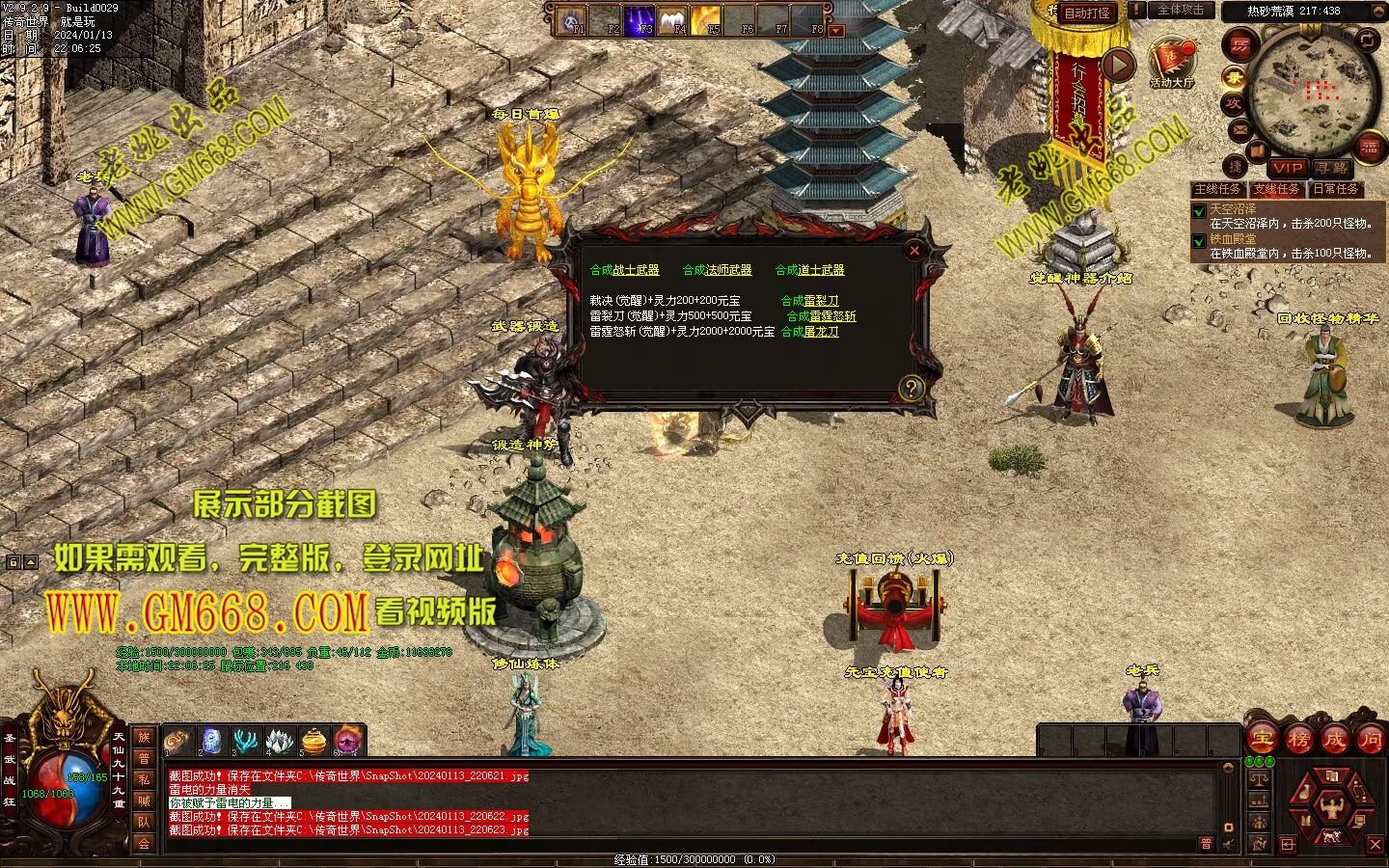Activate 寻路 pathfinding button
This screenshot has height=868, width=1389.
[1332, 168]
